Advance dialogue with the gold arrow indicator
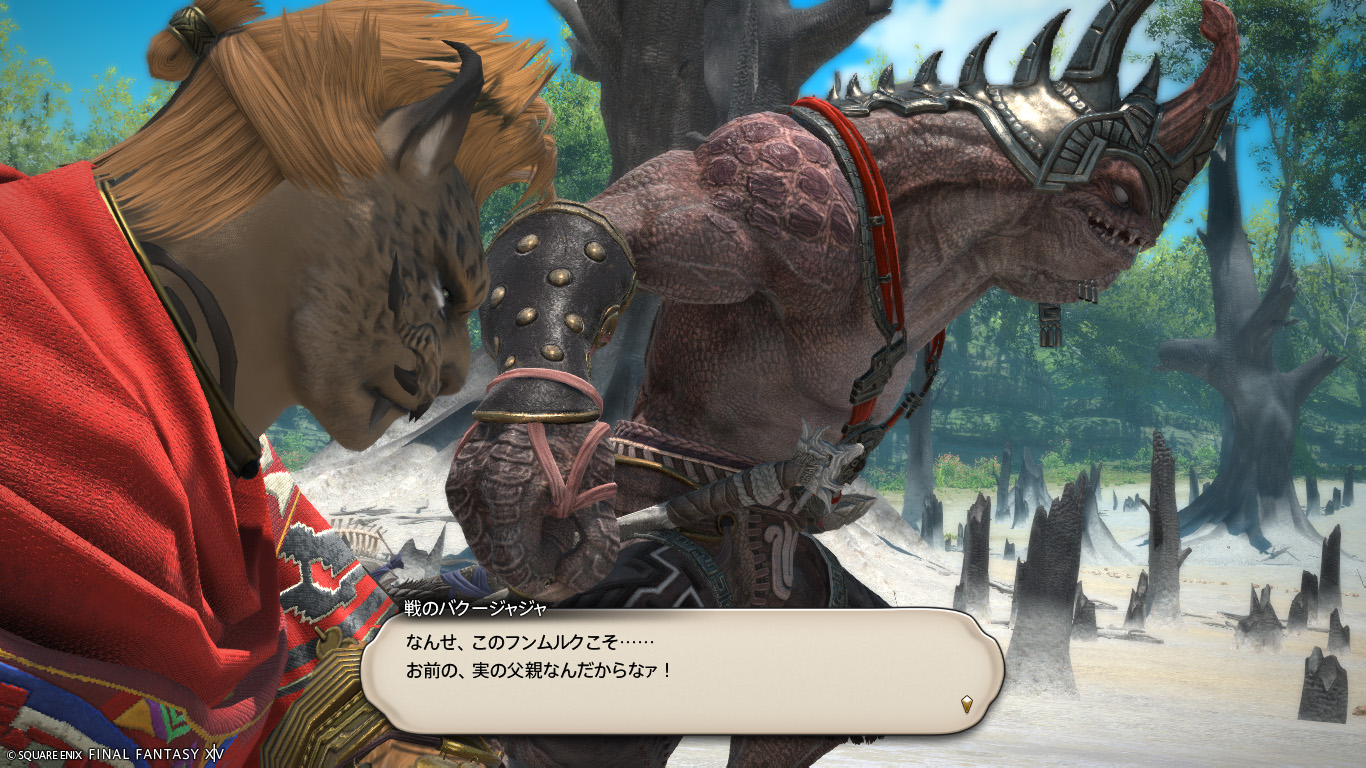This screenshot has width=1366, height=768. pyautogui.click(x=966, y=703)
